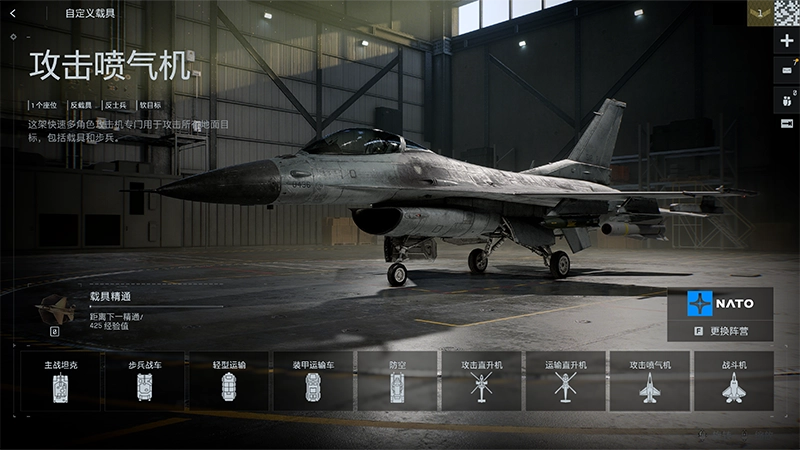This screenshot has width=800, height=450.
Task: Select the 主战坦克 vehicle category
Action: pyautogui.click(x=60, y=380)
